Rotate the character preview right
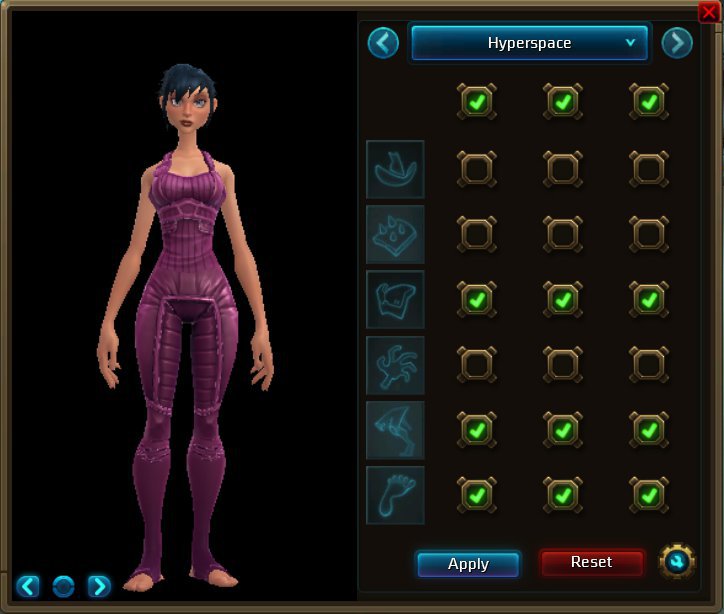 (x=99, y=586)
